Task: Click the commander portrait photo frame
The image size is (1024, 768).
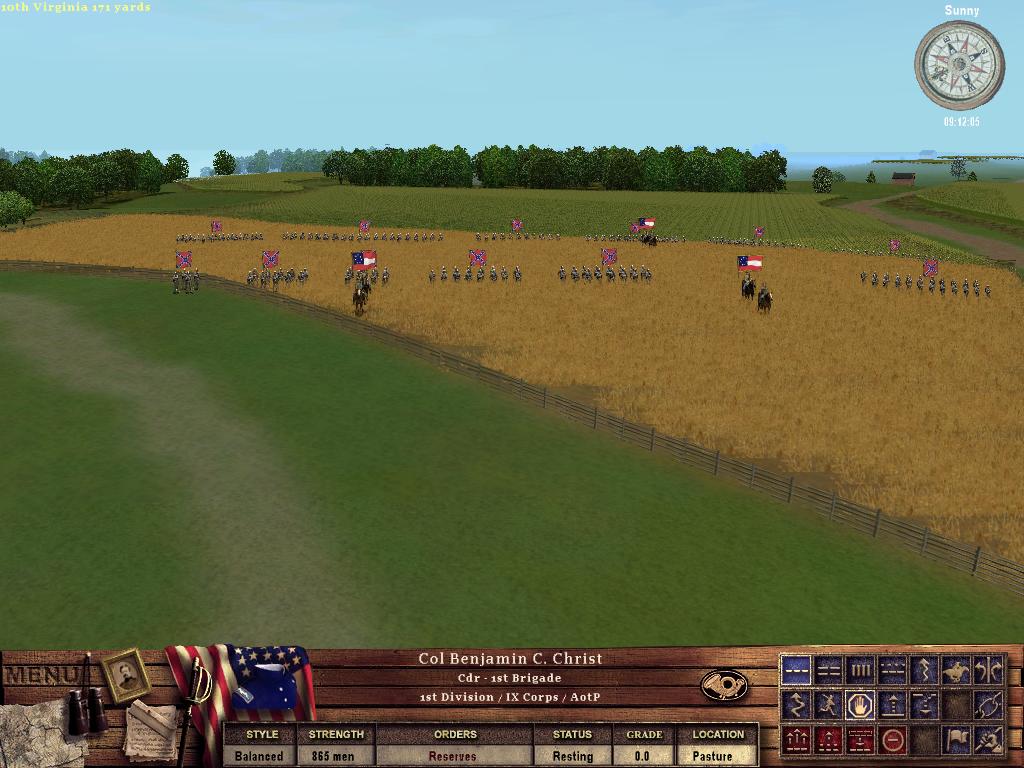Action: point(126,674)
